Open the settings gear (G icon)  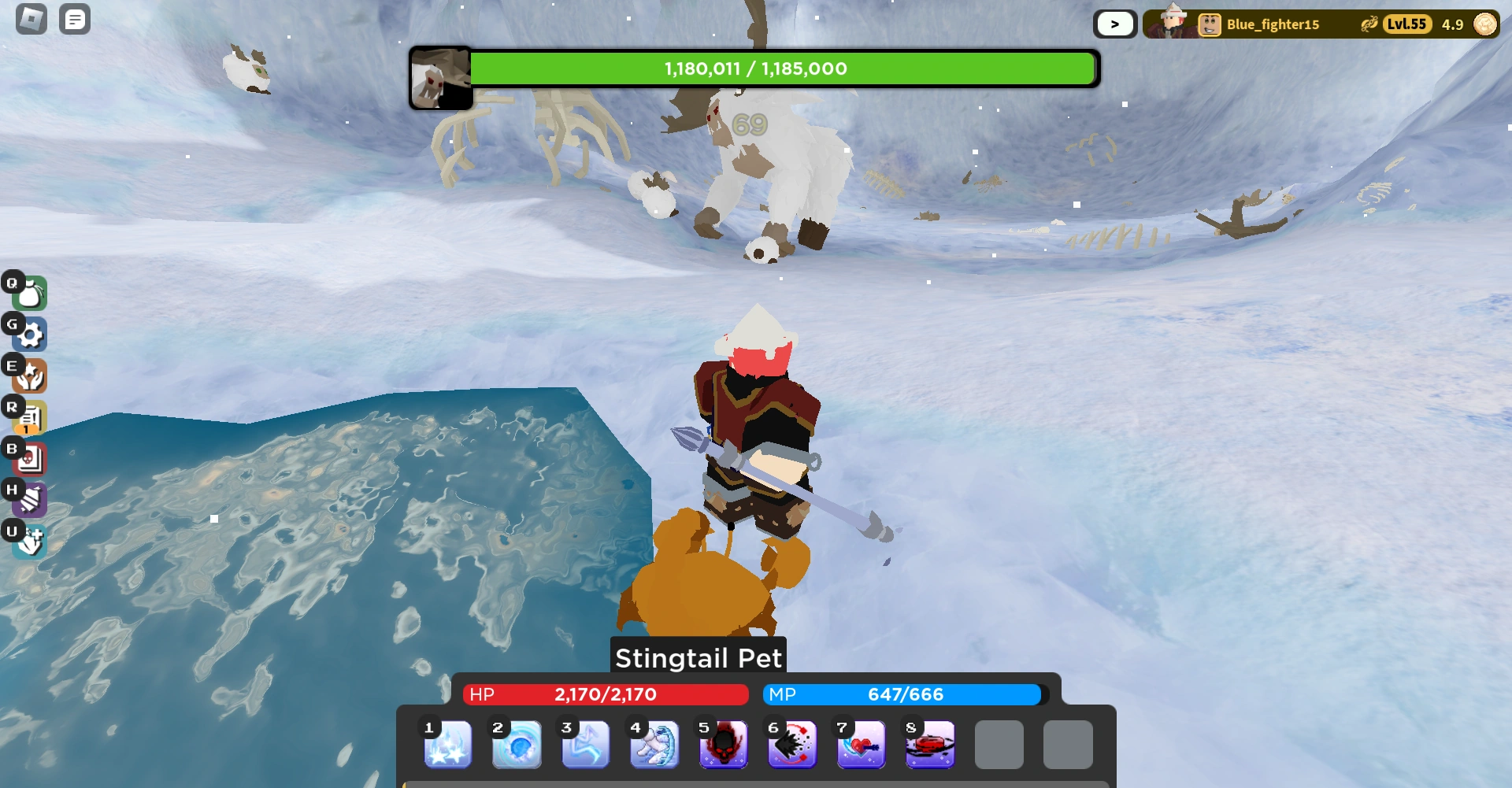pos(29,335)
